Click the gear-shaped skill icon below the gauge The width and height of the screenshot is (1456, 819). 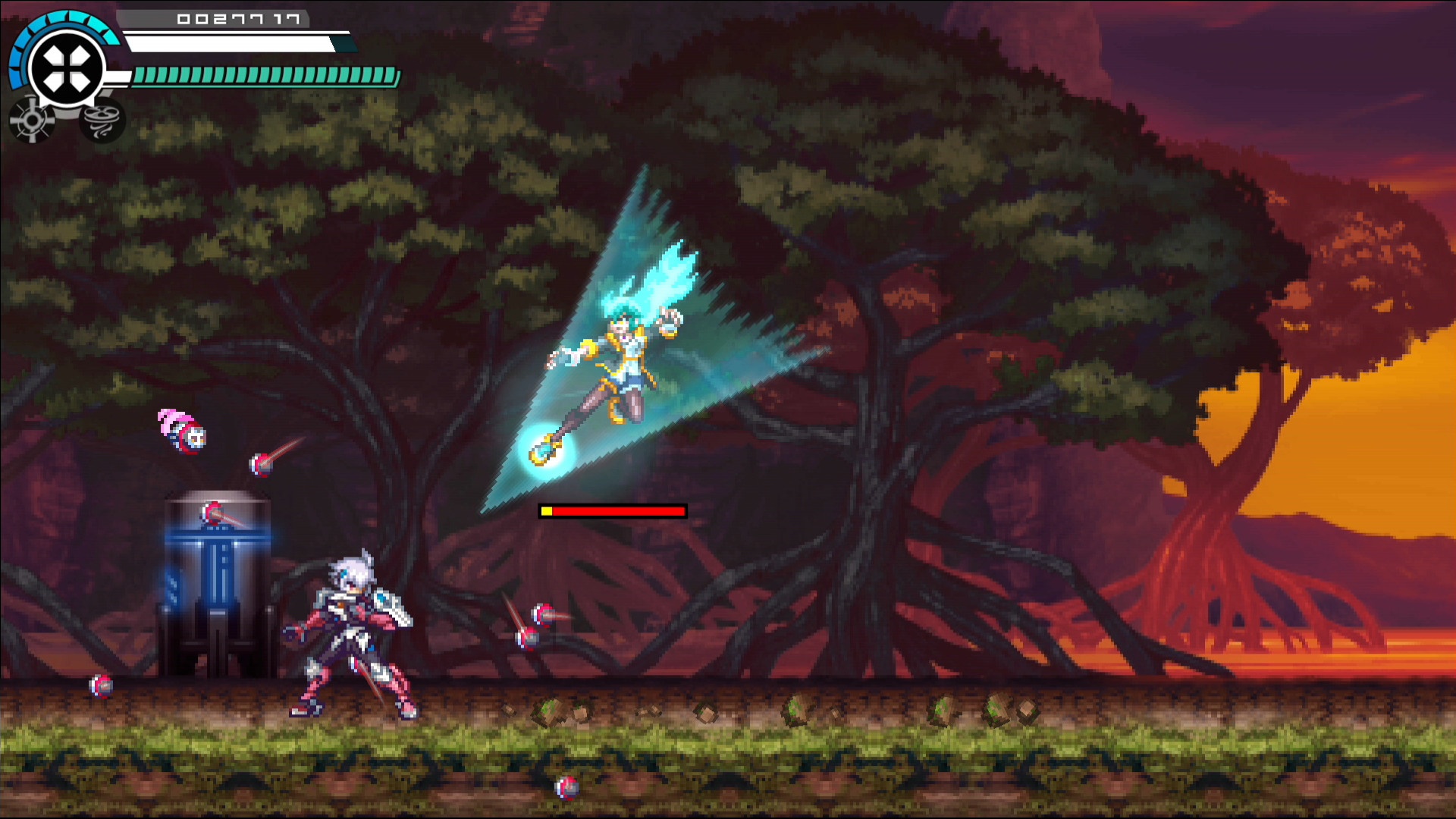pos(32,120)
